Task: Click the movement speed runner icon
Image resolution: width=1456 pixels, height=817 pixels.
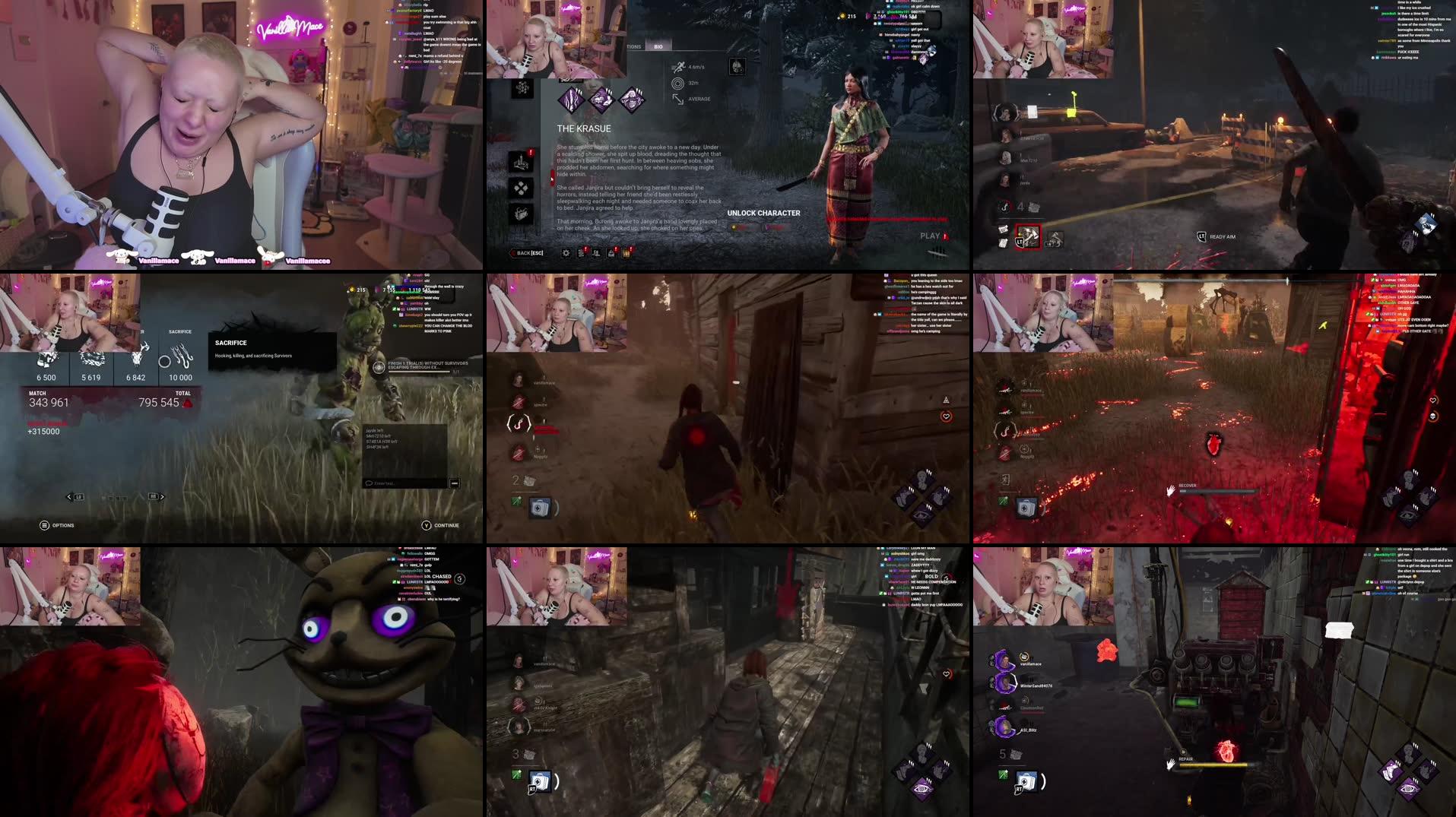Action: click(x=680, y=67)
